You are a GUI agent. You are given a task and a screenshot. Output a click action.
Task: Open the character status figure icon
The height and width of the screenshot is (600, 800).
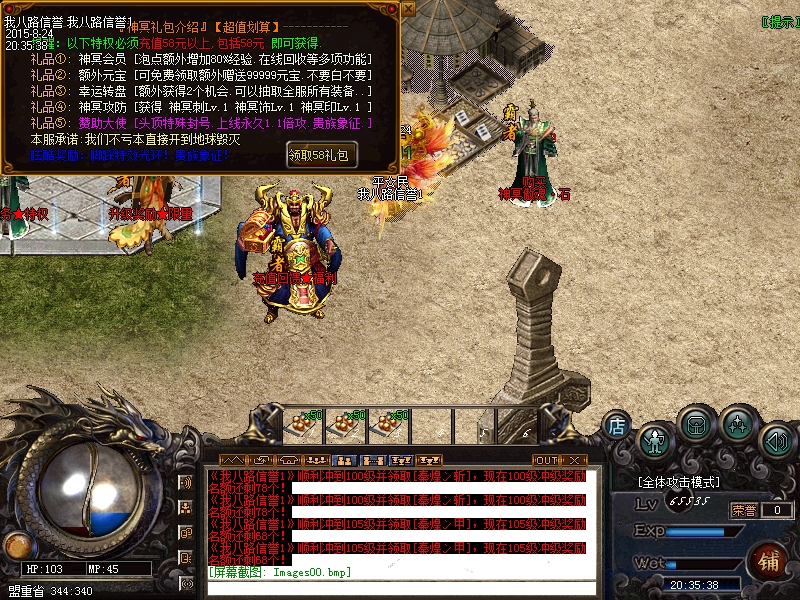click(654, 440)
